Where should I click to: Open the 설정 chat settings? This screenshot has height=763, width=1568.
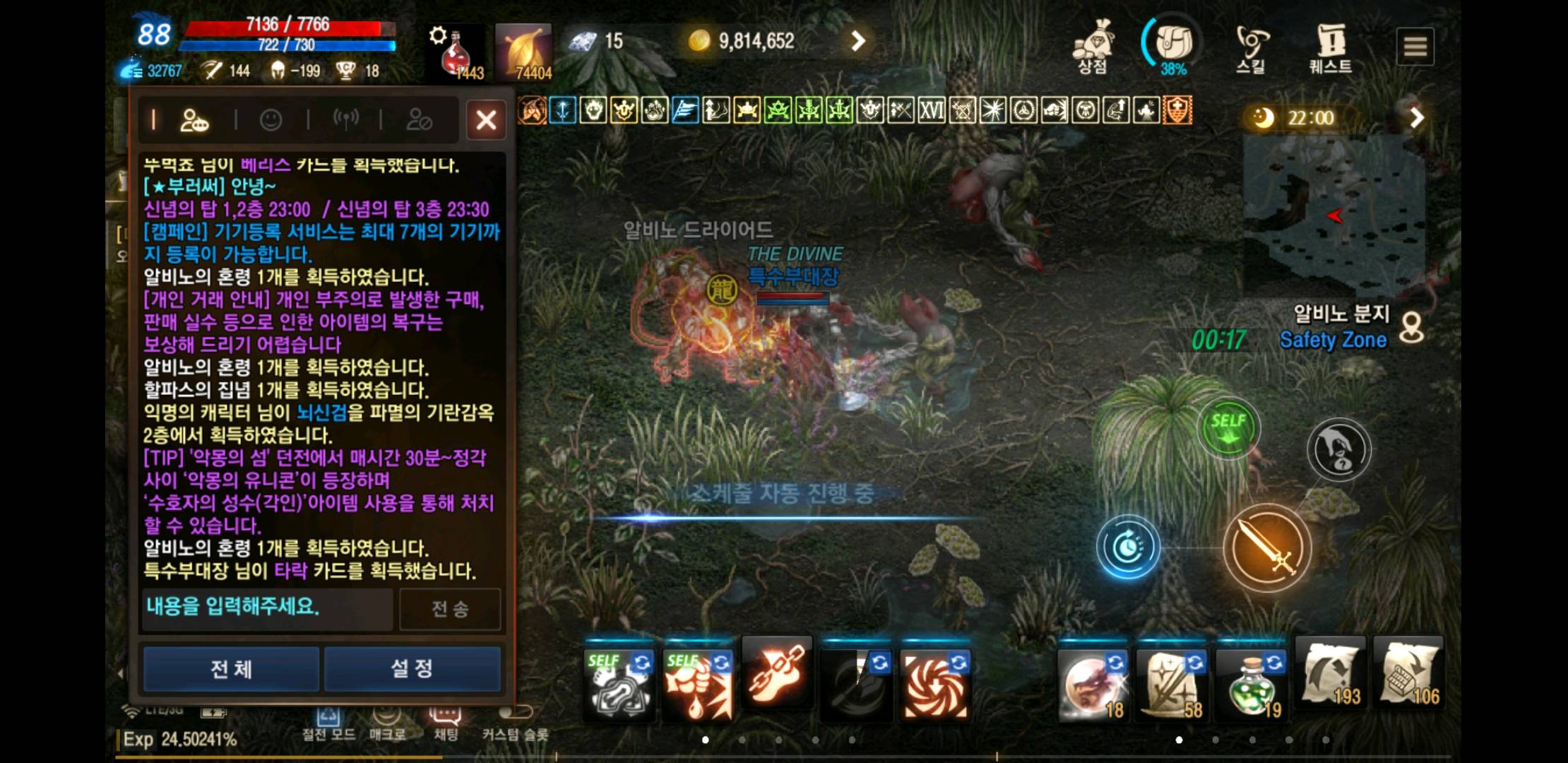click(x=412, y=668)
